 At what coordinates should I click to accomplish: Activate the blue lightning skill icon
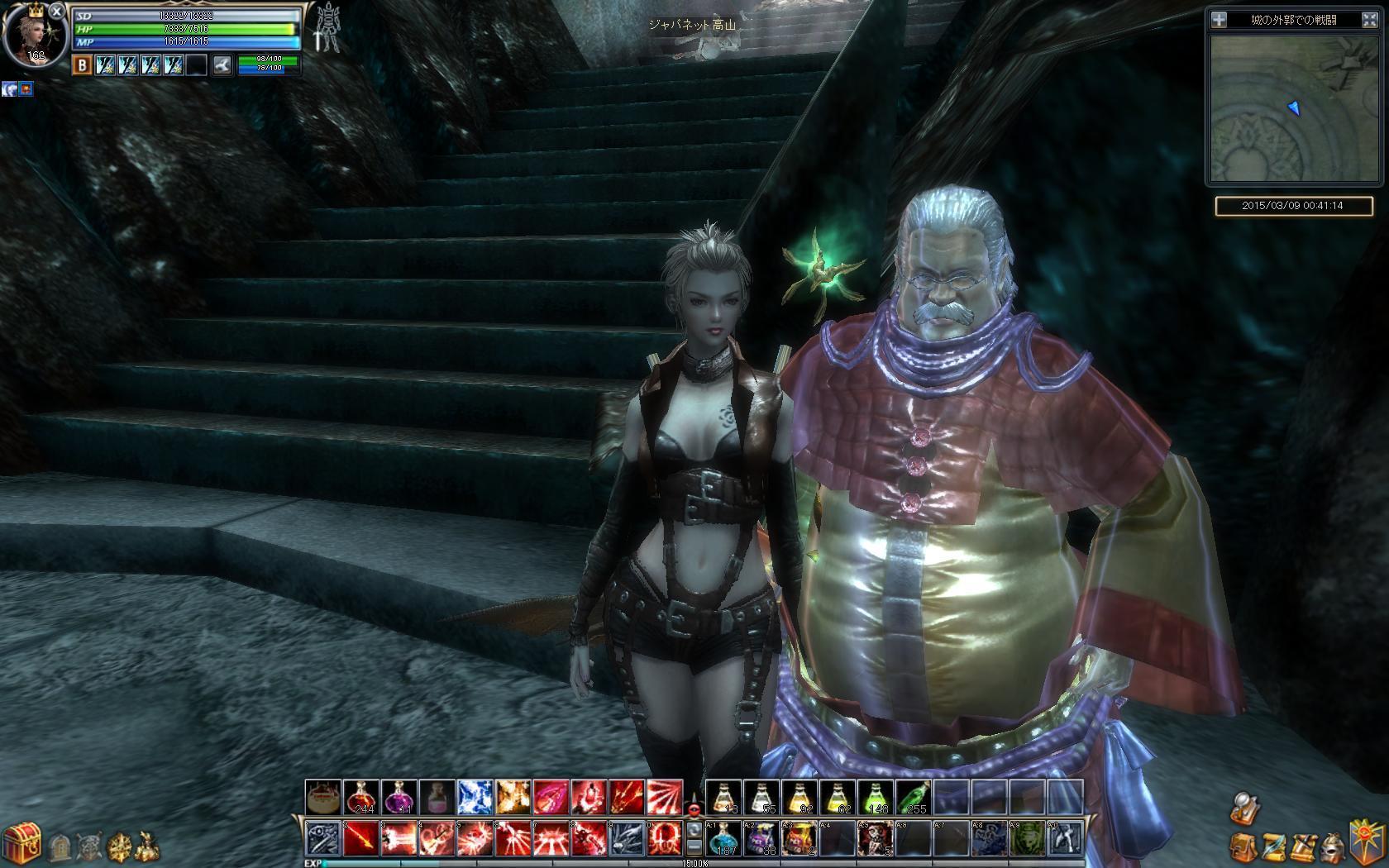[475, 797]
